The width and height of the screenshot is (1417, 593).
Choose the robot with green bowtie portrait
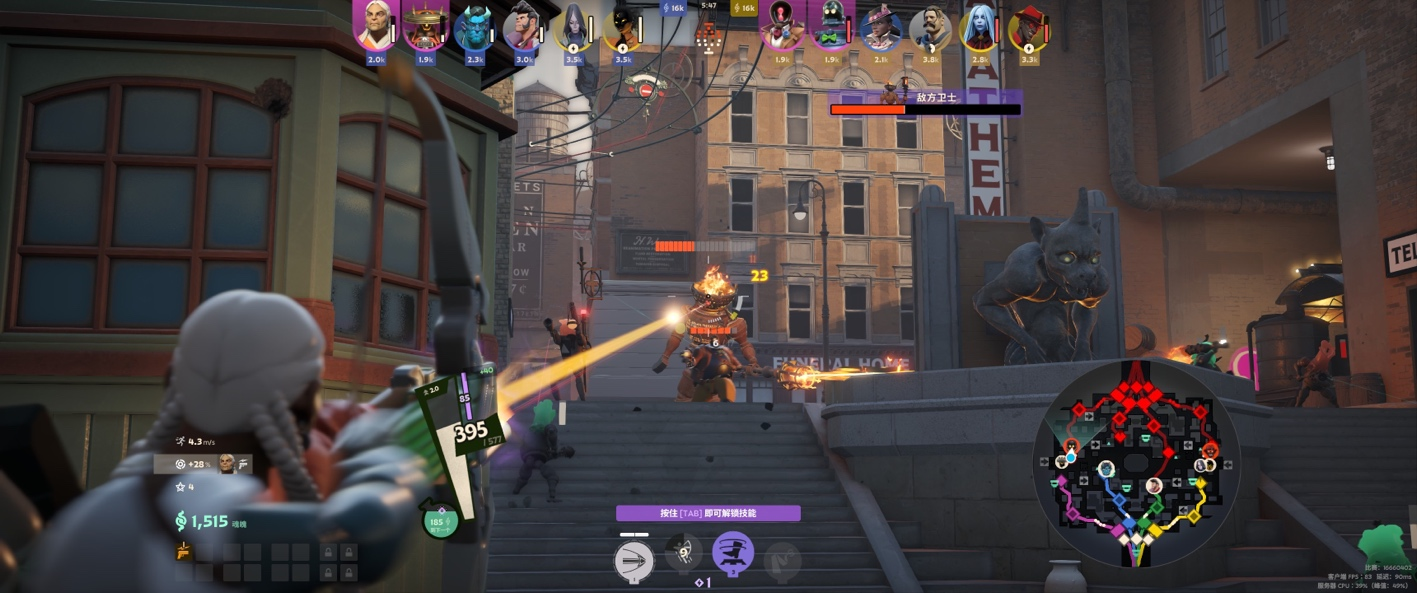829,27
